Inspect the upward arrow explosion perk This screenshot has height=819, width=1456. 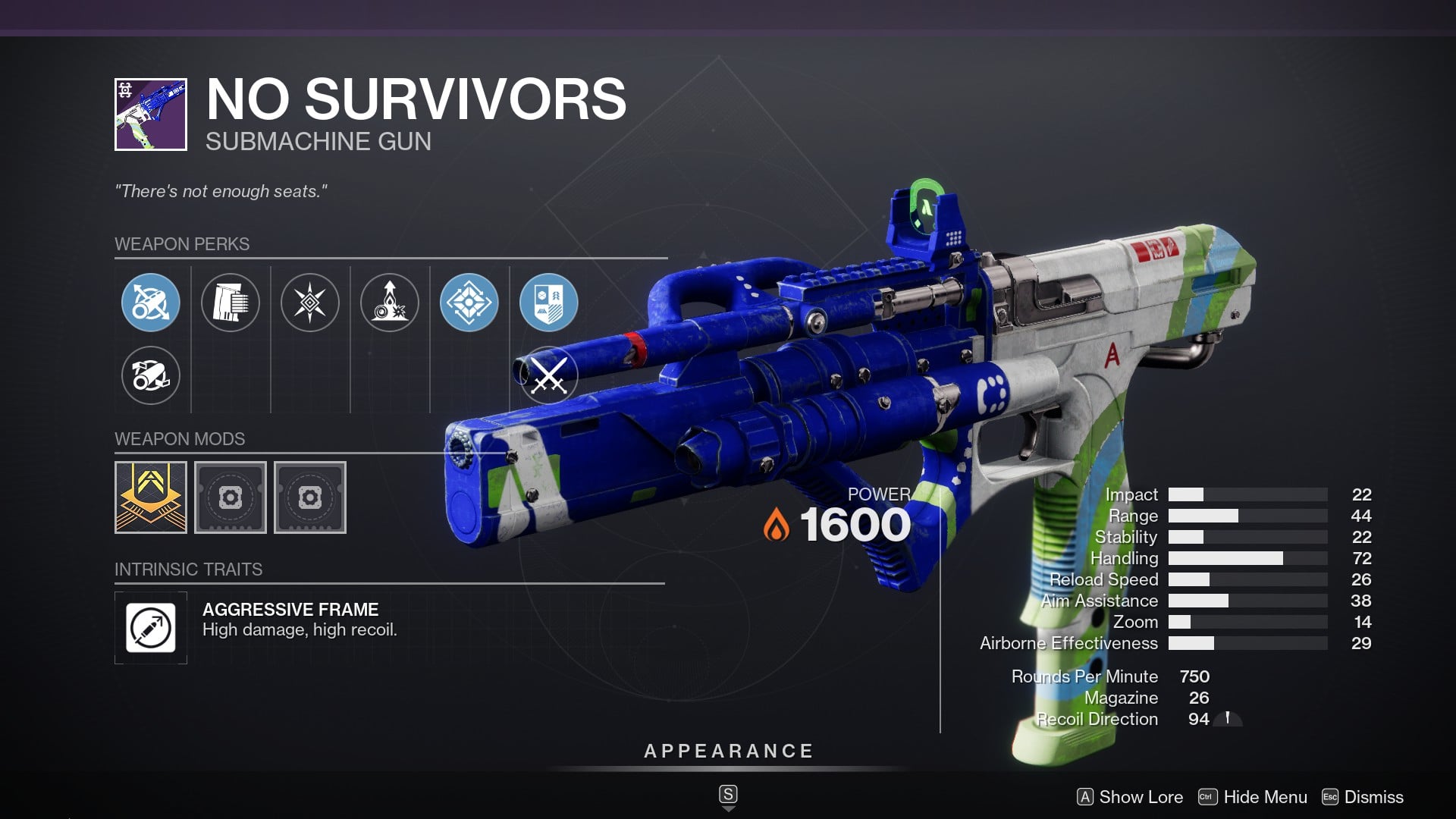pos(390,303)
